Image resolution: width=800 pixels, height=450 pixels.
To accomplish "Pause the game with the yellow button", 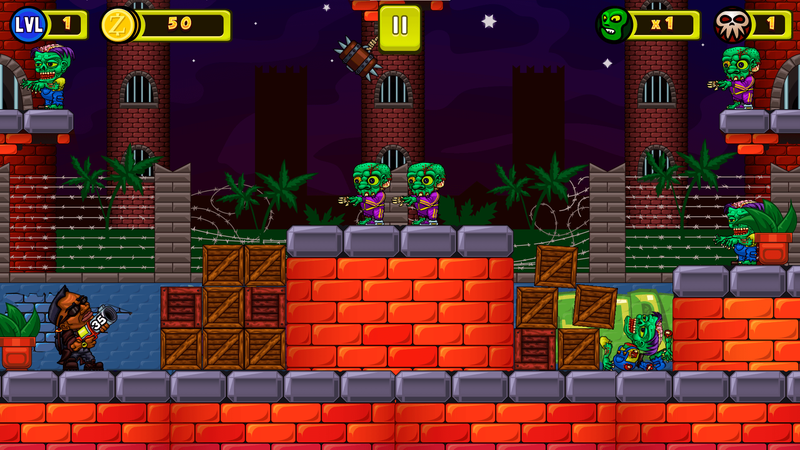I will (400, 26).
